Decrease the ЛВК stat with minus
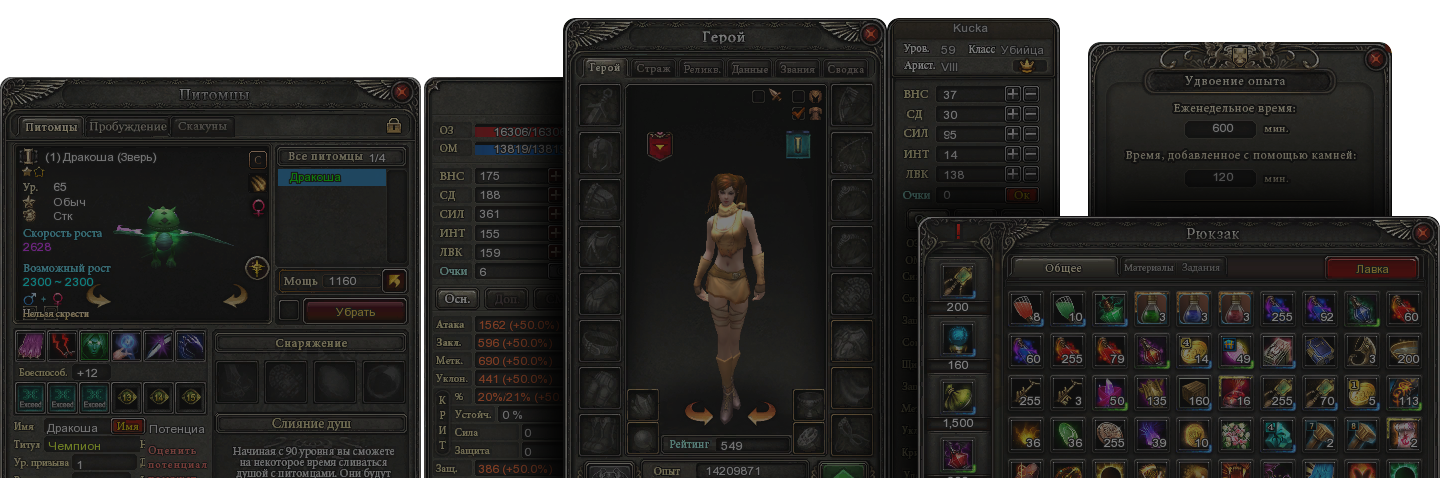1440x478 pixels. [1031, 174]
